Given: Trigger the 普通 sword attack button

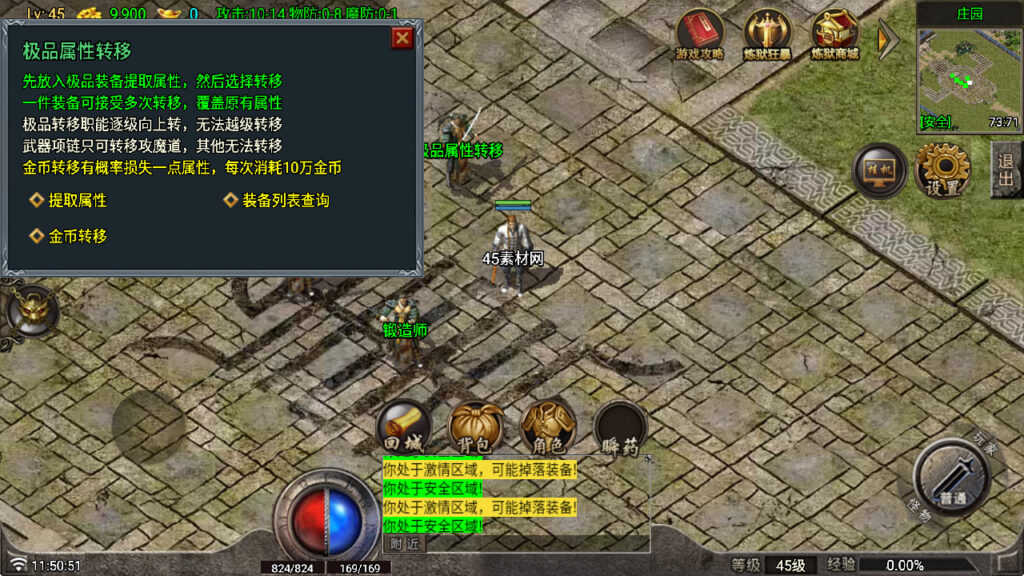Looking at the screenshot, I should tap(951, 479).
